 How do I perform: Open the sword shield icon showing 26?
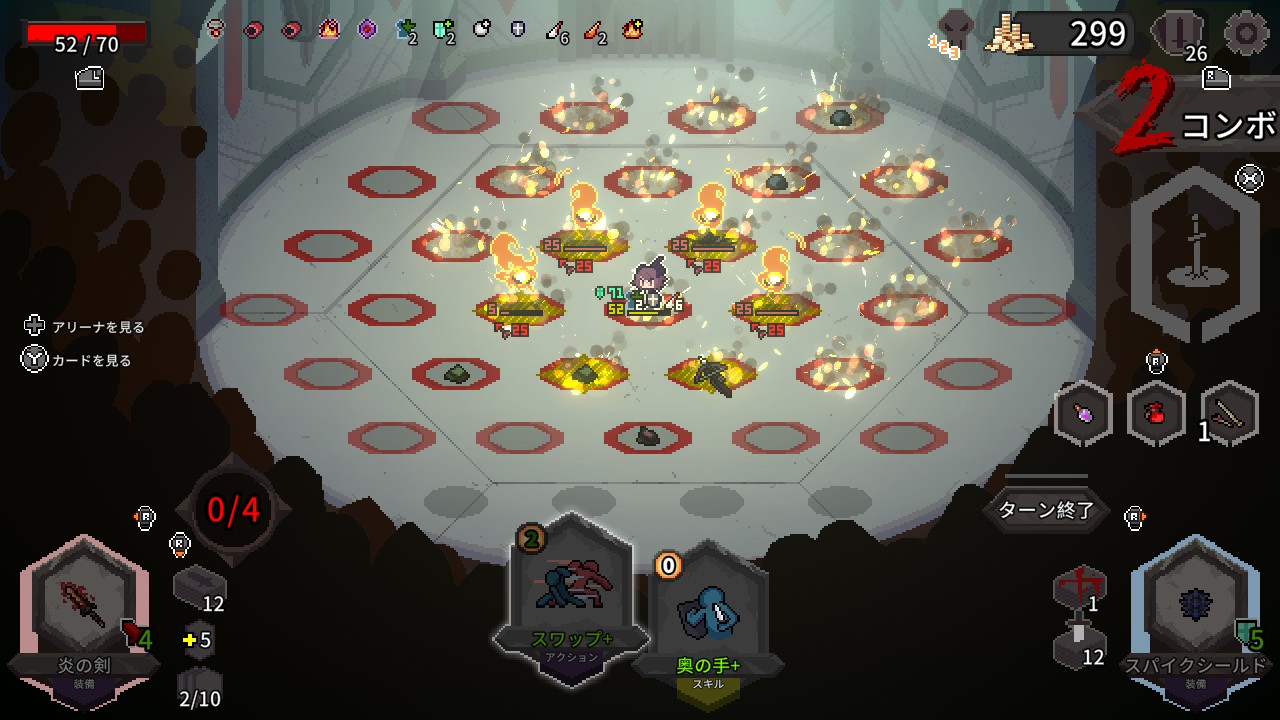[x=1182, y=35]
